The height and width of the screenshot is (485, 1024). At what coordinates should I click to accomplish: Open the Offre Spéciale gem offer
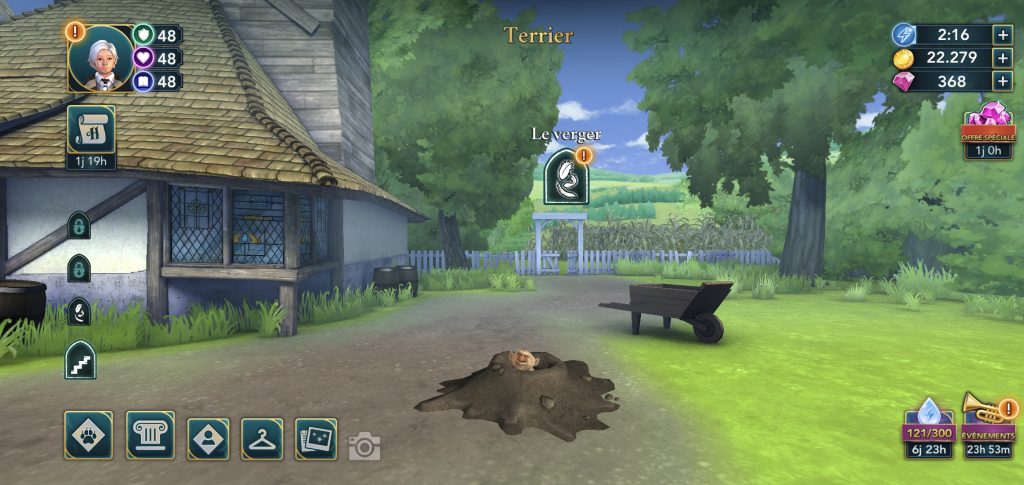coord(988,125)
